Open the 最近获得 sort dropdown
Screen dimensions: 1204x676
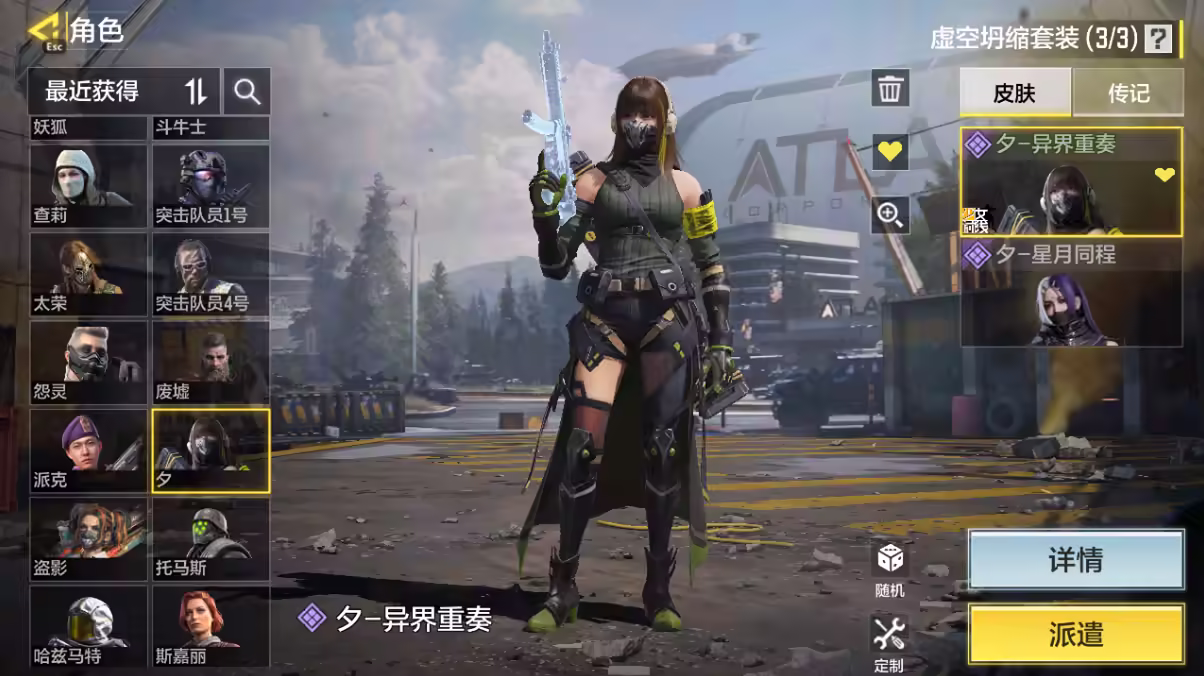click(x=123, y=92)
